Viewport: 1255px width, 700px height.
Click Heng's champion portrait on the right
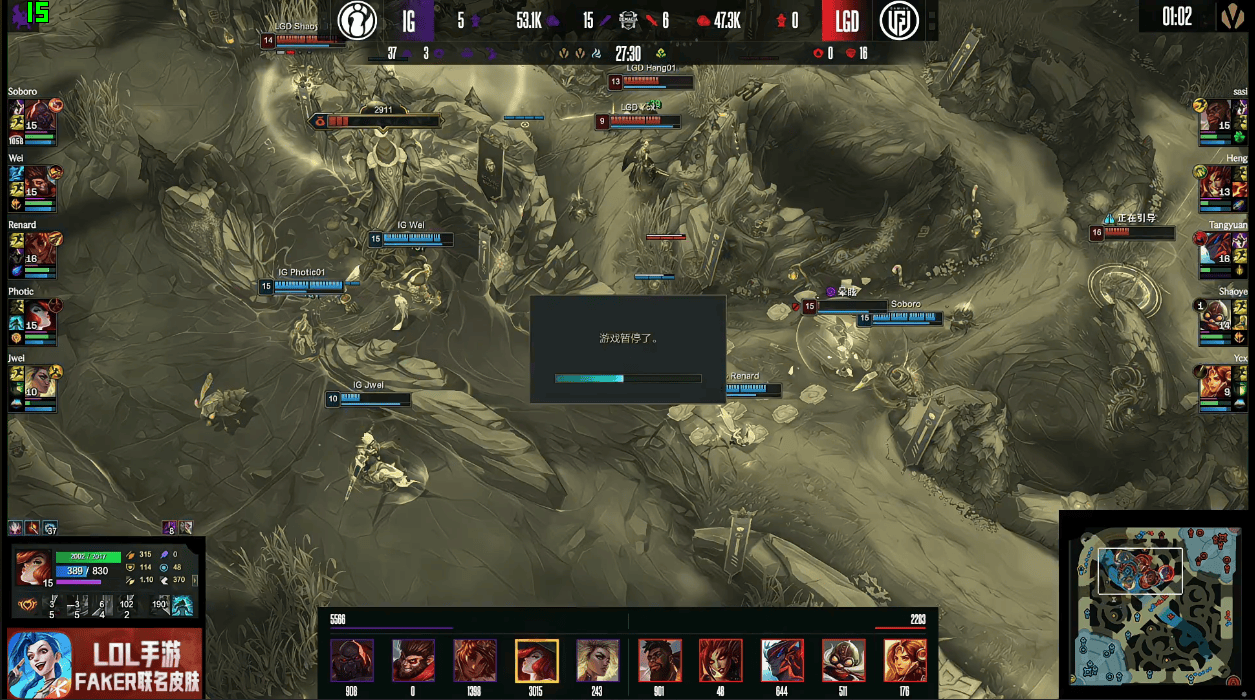point(1217,181)
